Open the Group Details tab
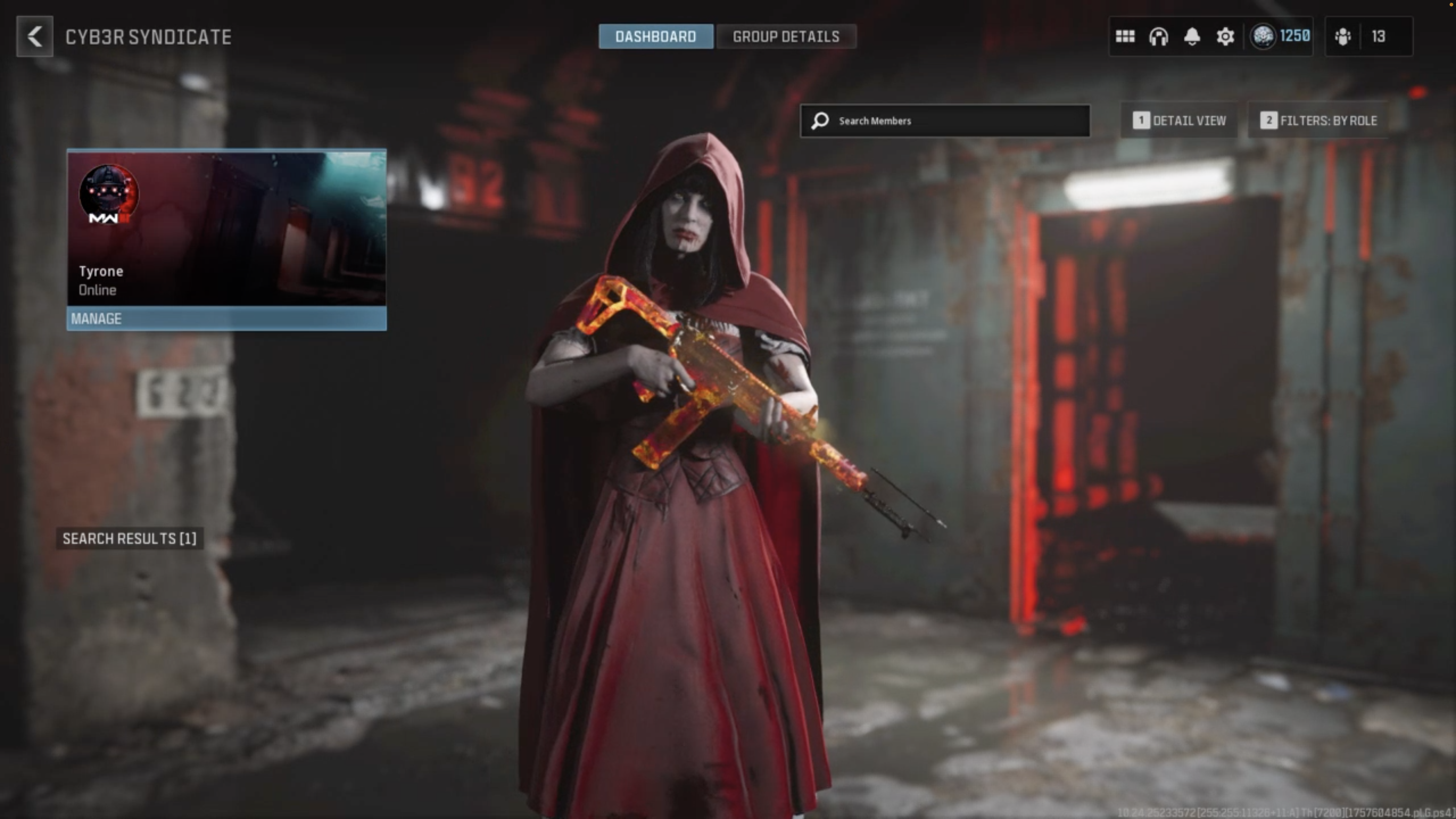This screenshot has height=819, width=1456. click(x=786, y=37)
